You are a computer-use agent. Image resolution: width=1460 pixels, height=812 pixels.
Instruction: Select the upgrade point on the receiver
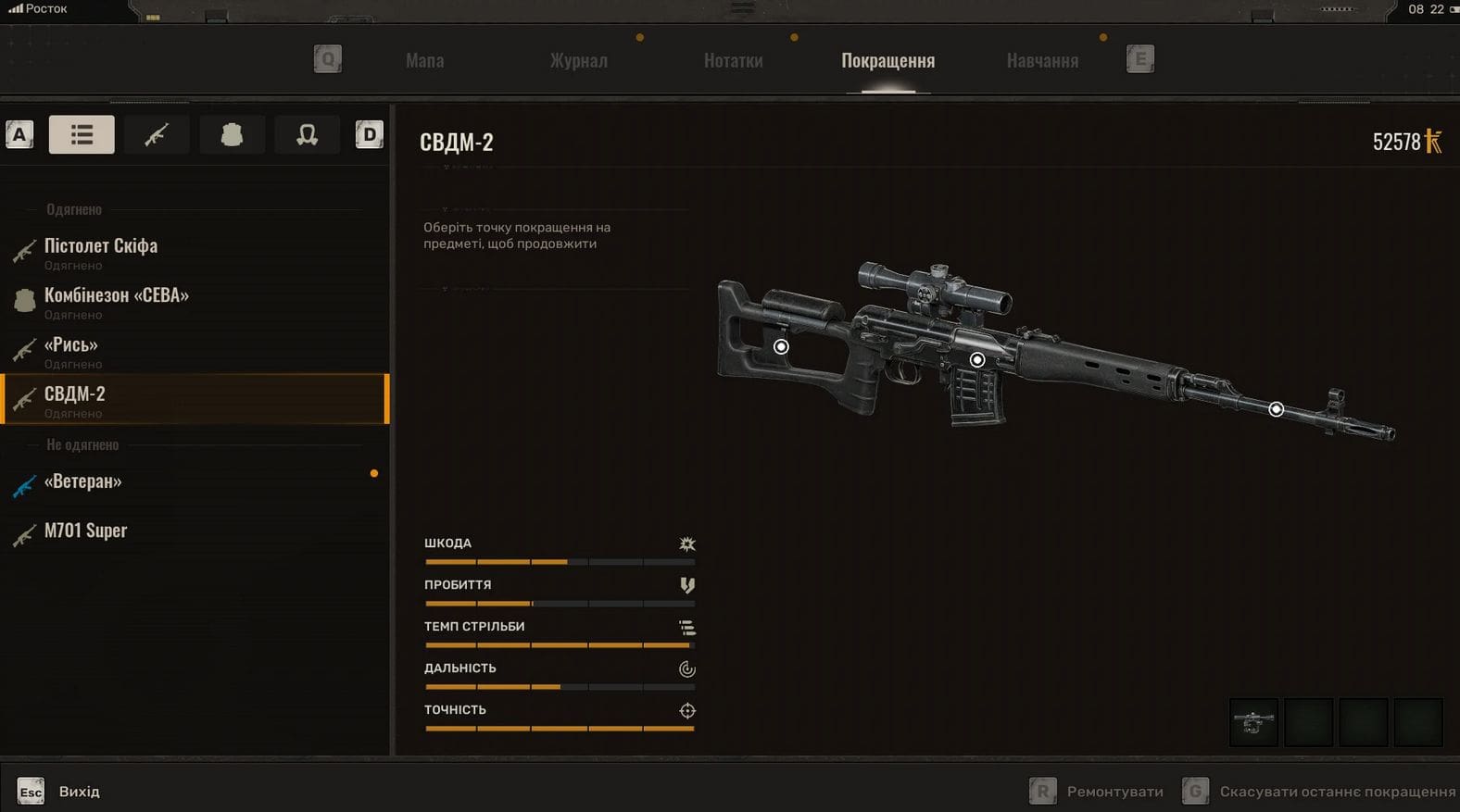(x=976, y=359)
